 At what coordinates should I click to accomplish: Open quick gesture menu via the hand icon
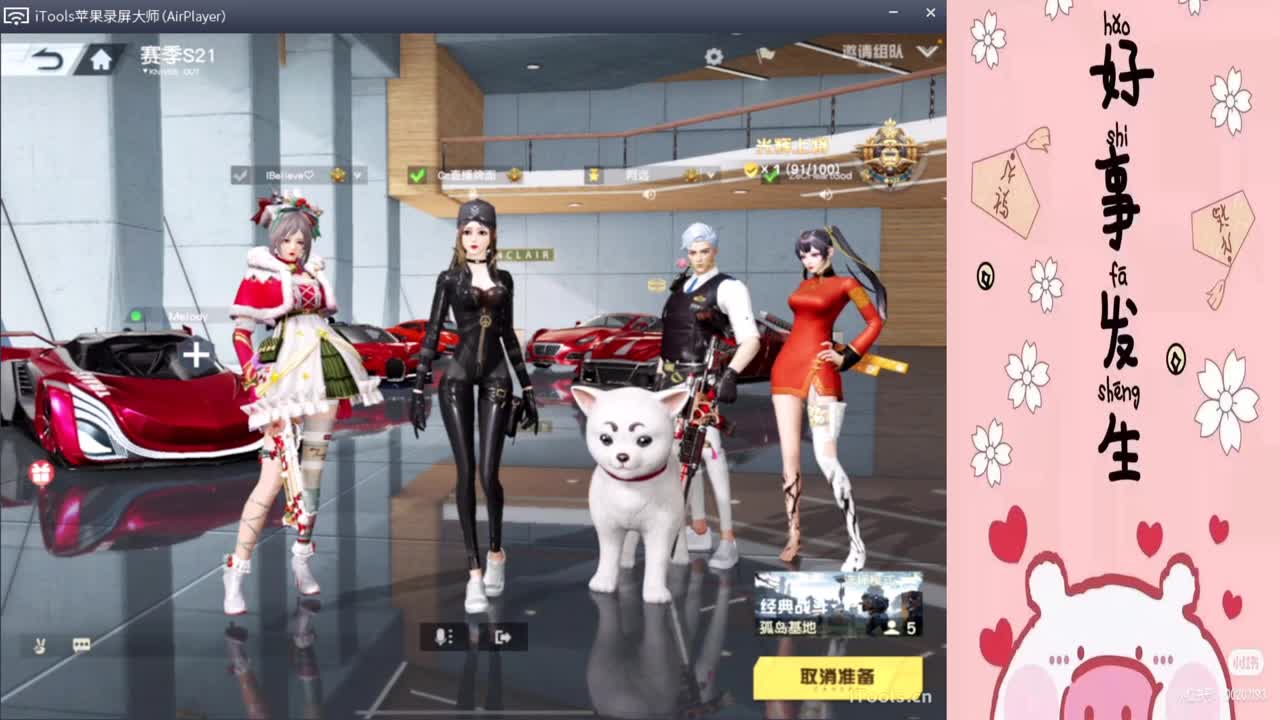[40, 645]
